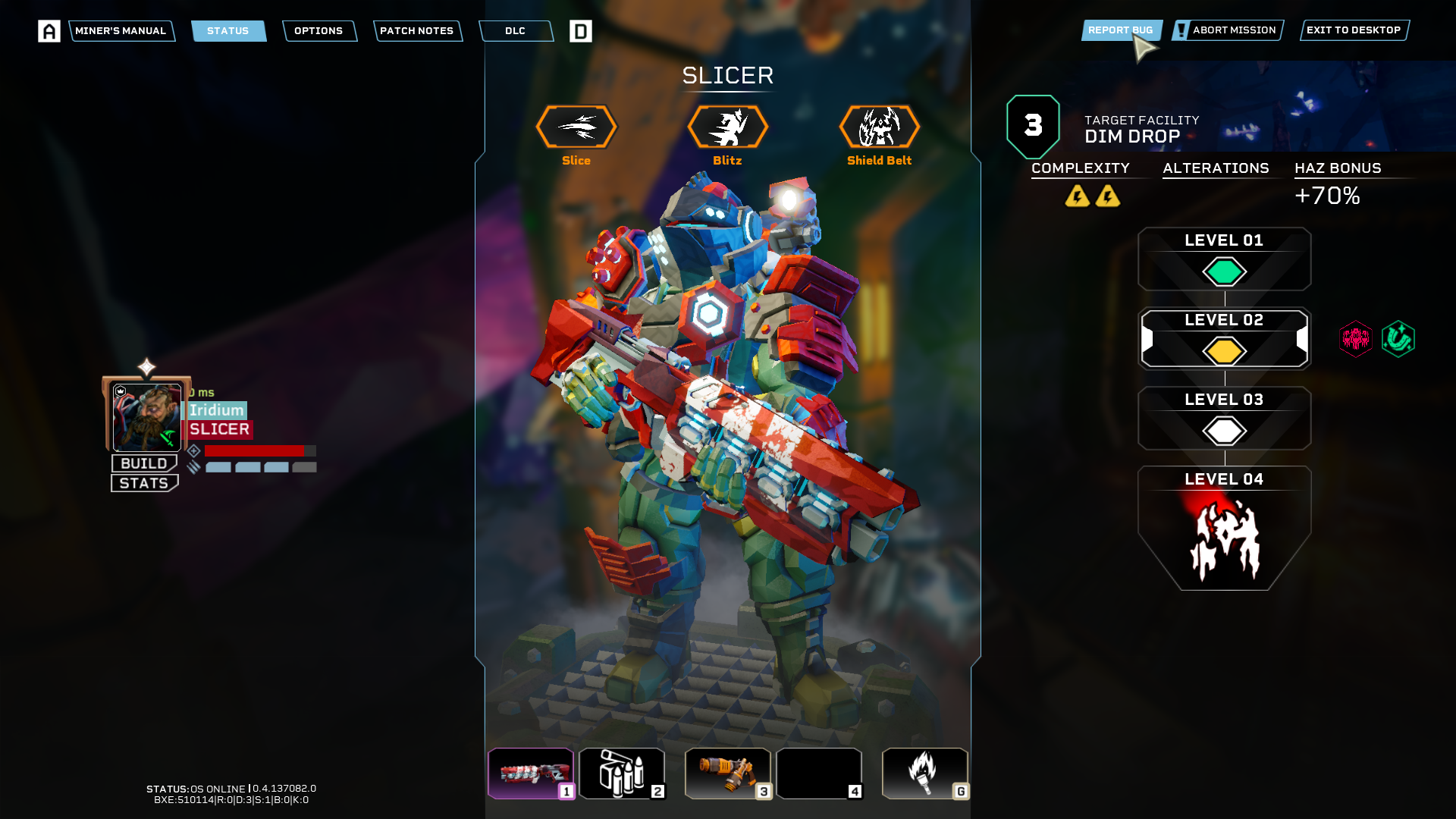The image size is (1456, 819).
Task: View the Patch Notes tab
Action: click(416, 31)
